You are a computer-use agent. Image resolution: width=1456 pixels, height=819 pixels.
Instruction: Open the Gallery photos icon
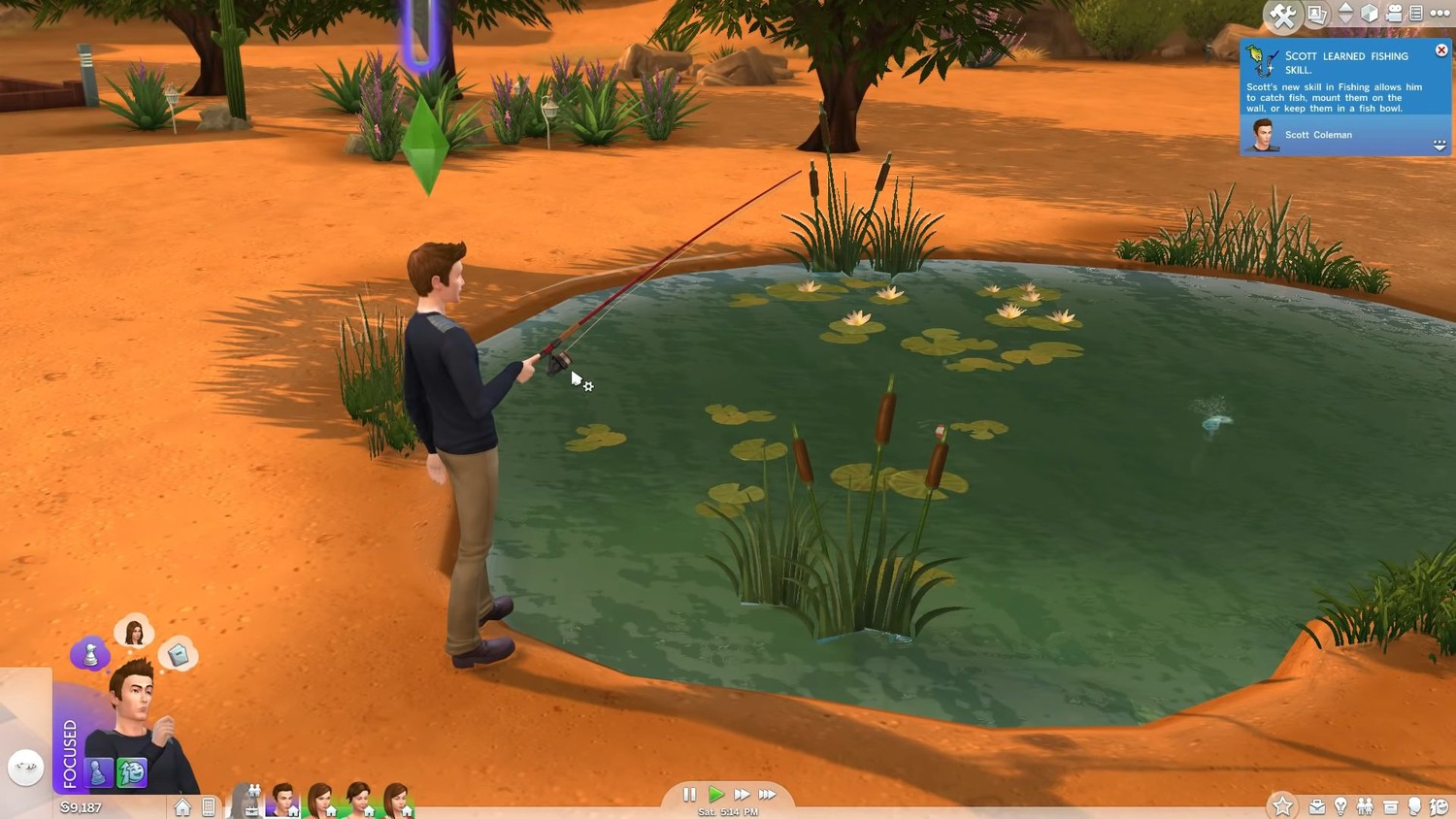click(1317, 14)
